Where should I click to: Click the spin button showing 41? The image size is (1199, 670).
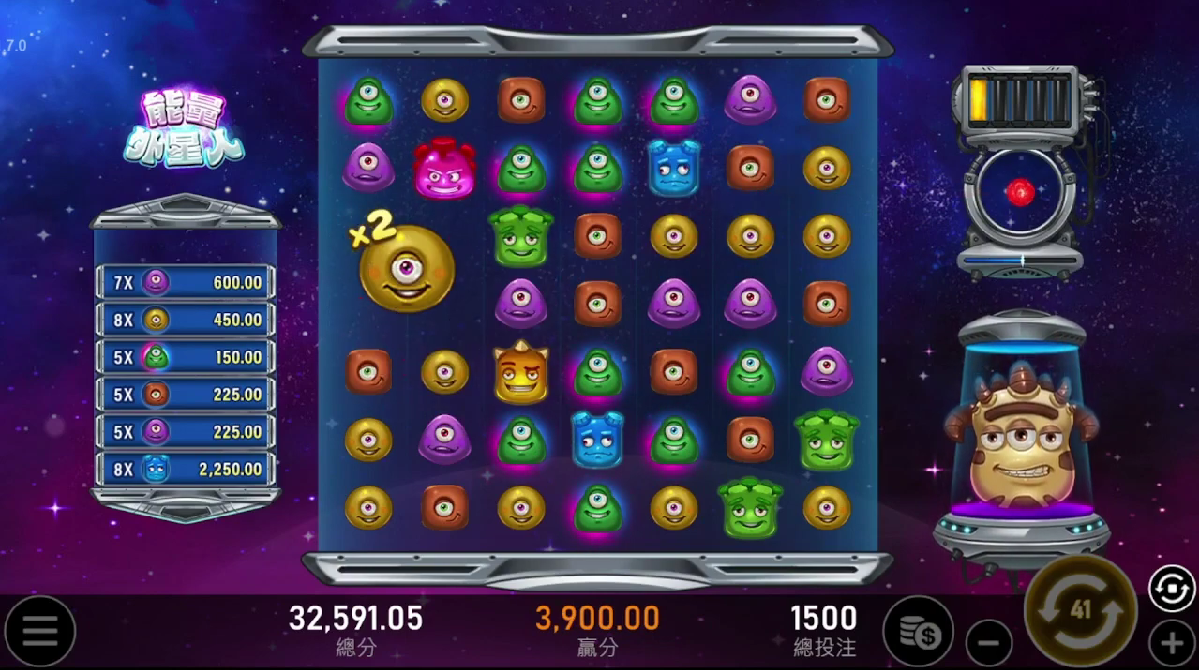(1080, 610)
